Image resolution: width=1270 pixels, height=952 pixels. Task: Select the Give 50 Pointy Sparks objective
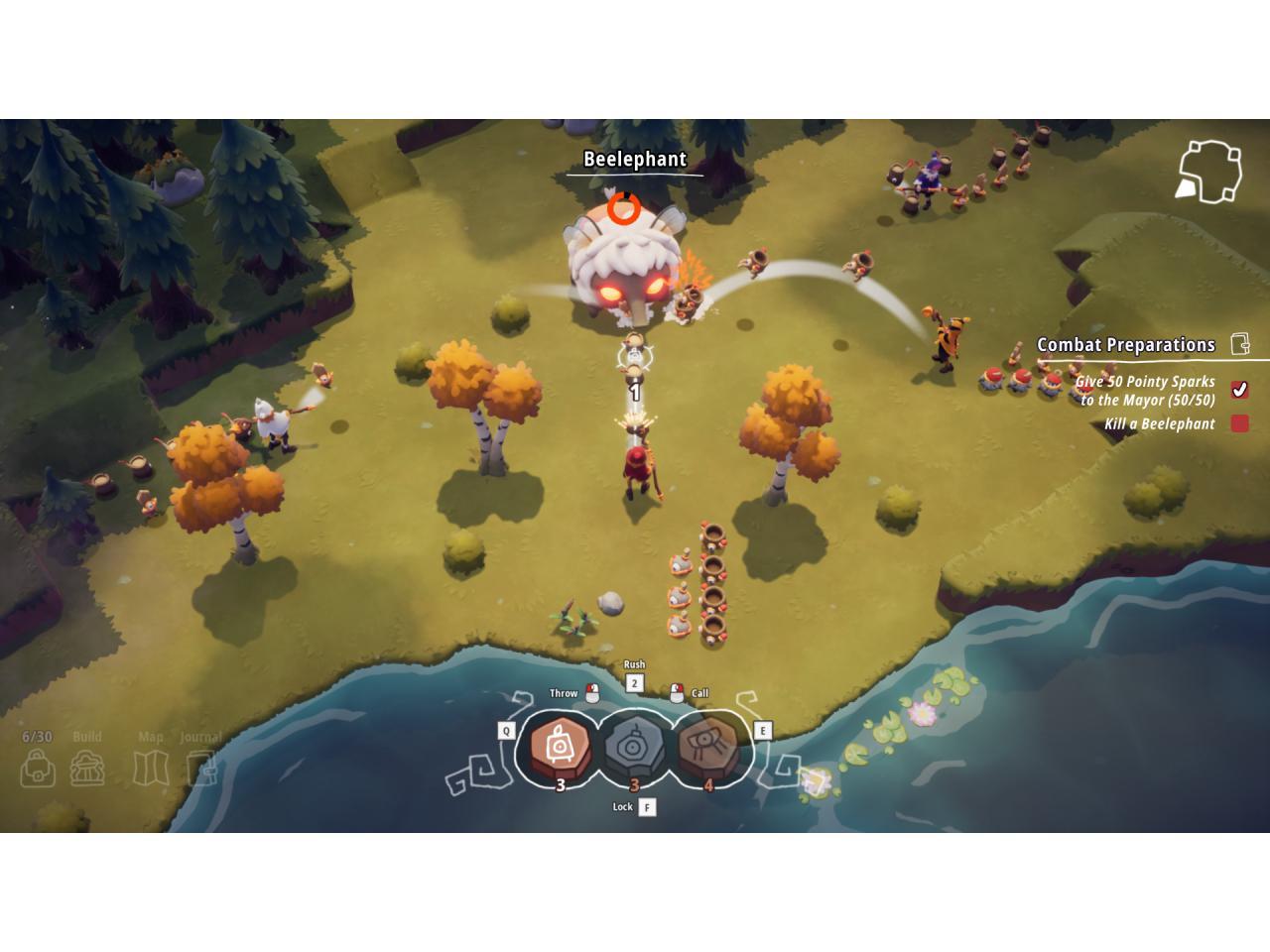(x=1146, y=391)
